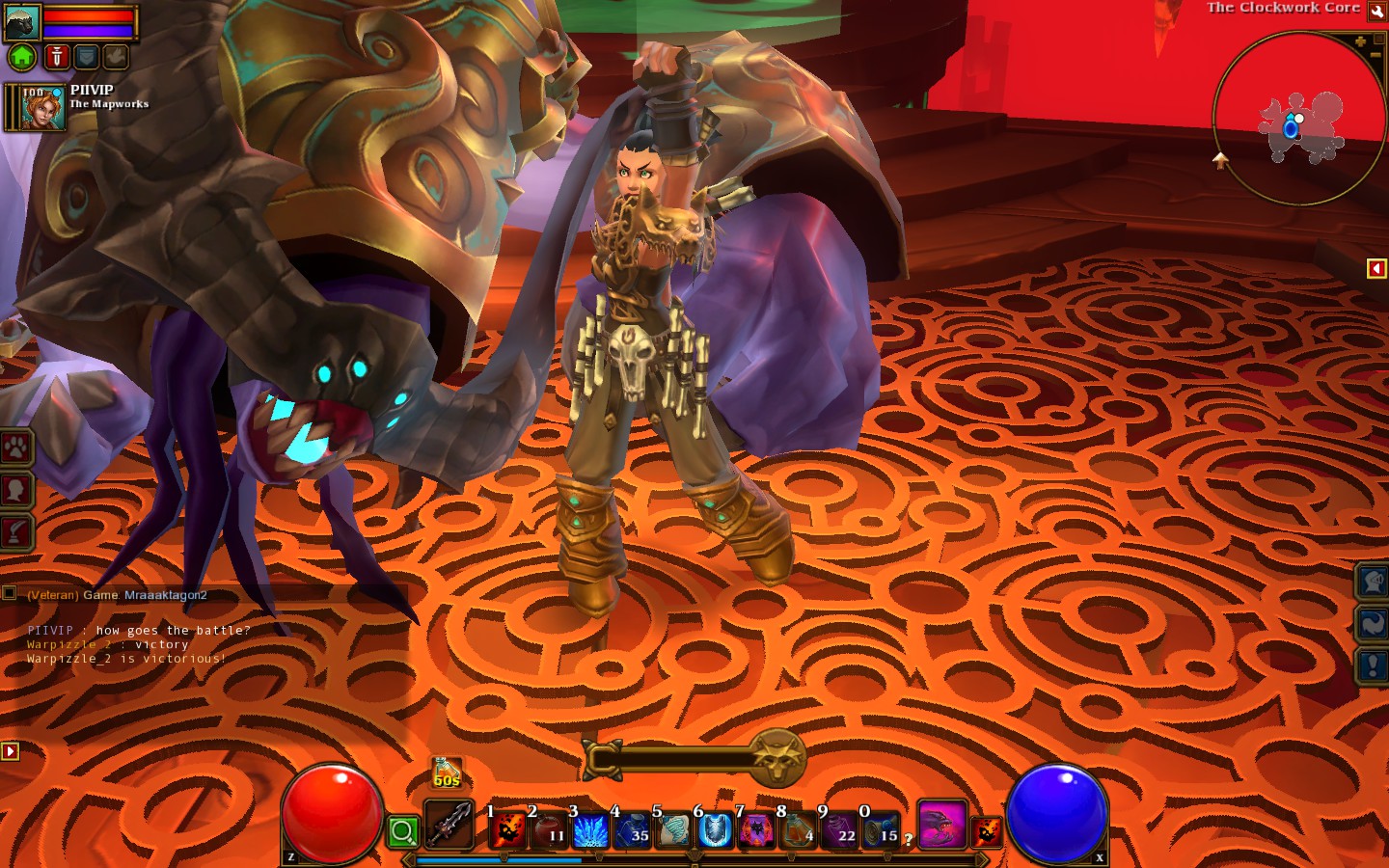Viewport: 1389px width, 868px height.
Task: Select the purple wolf right-click skill
Action: click(x=941, y=826)
